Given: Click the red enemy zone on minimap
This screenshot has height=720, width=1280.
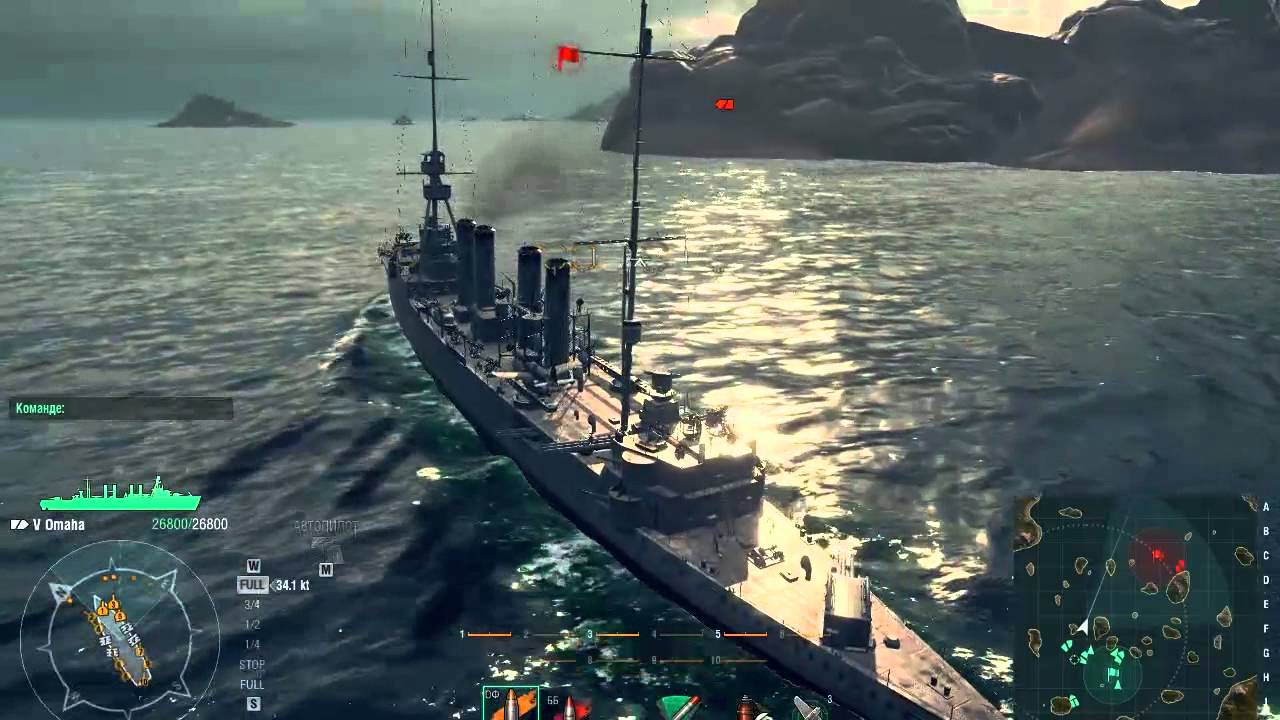Looking at the screenshot, I should (x=1158, y=553).
